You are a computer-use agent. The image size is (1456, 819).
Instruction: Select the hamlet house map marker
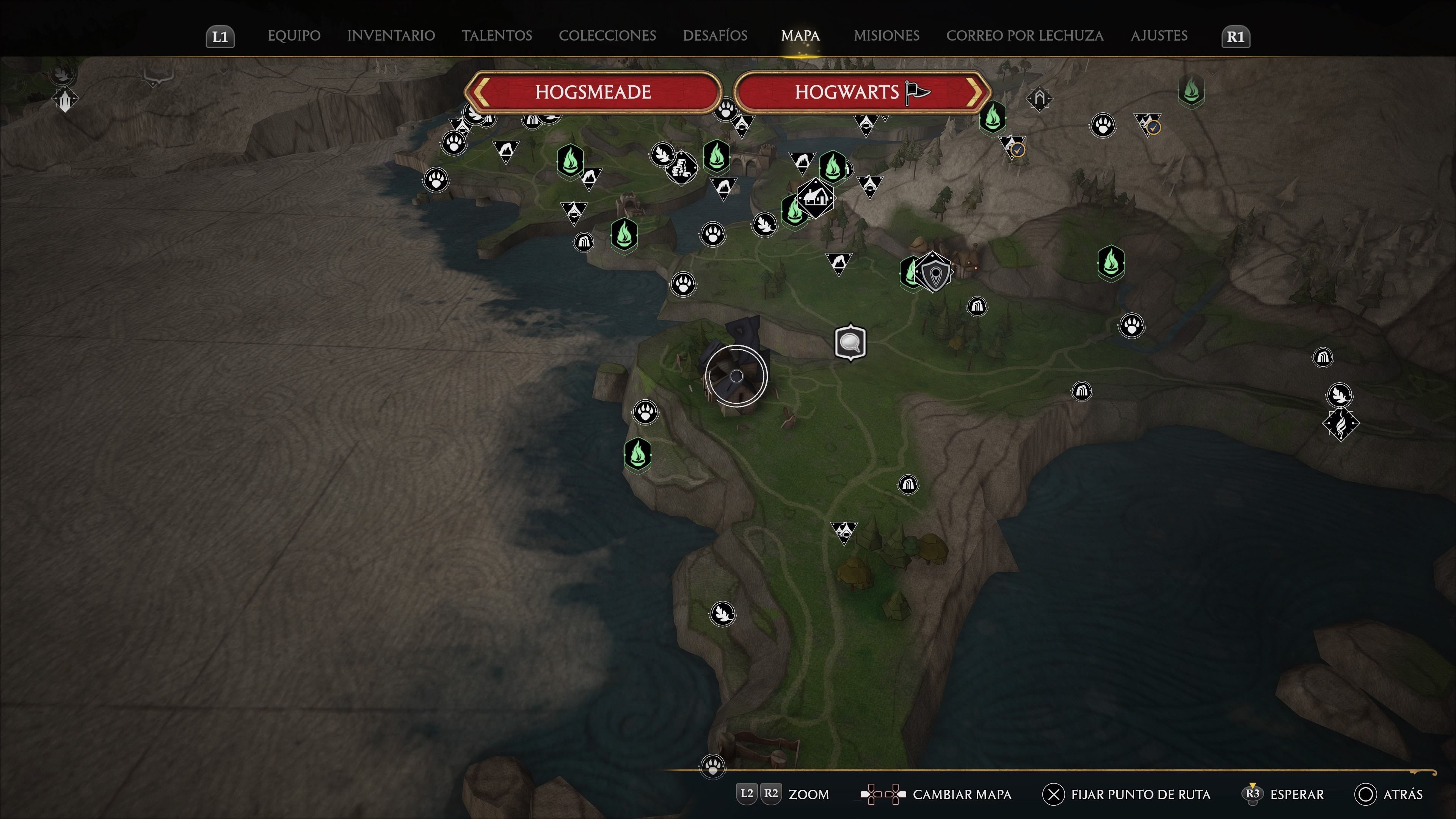[815, 197]
